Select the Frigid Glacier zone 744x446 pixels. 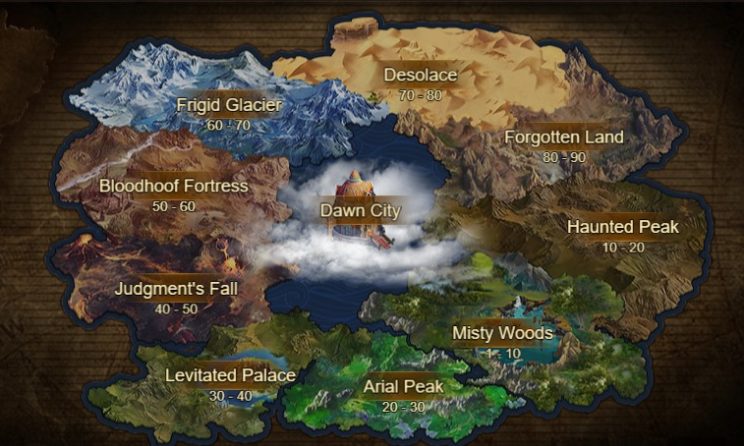click(229, 105)
